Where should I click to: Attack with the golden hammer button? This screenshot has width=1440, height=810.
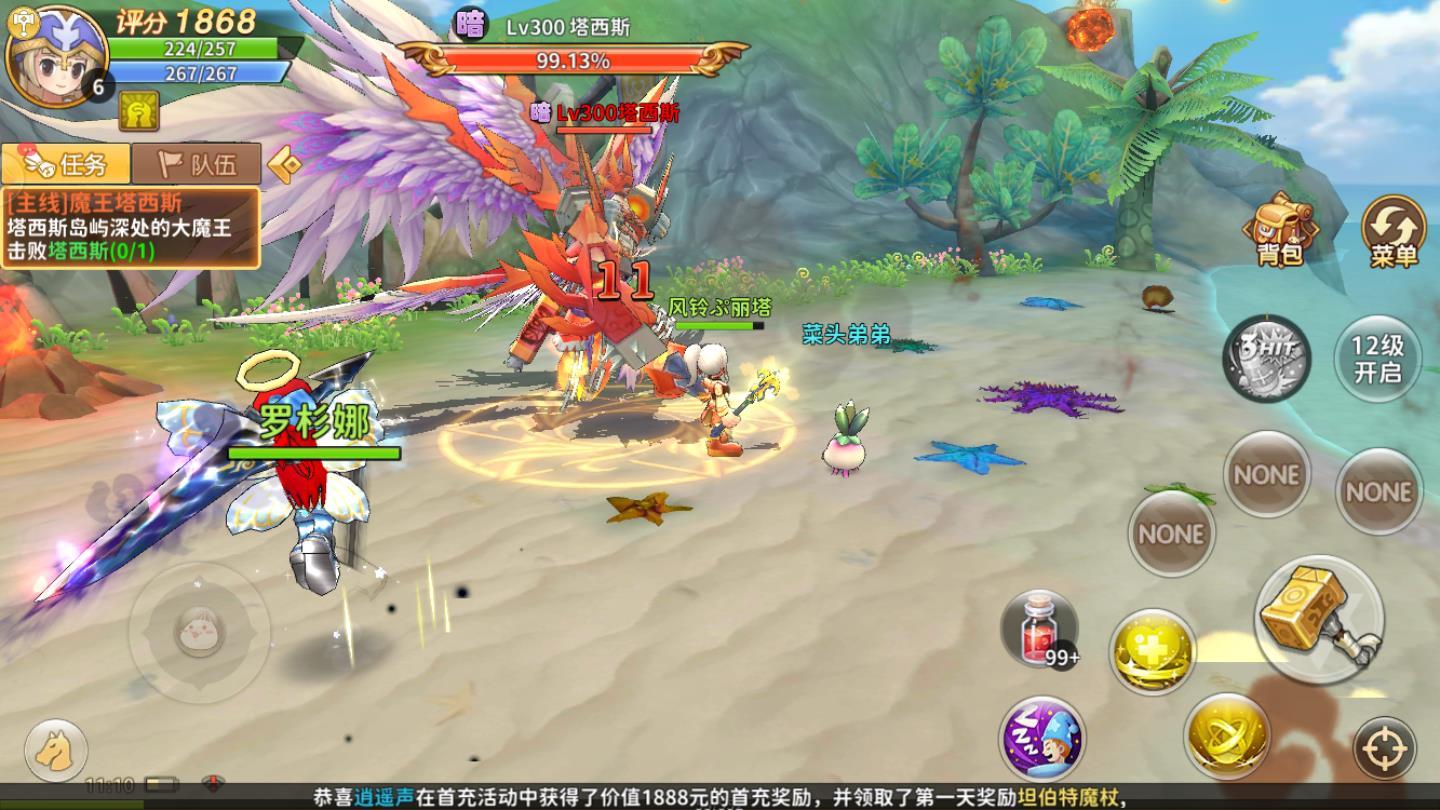(1318, 618)
